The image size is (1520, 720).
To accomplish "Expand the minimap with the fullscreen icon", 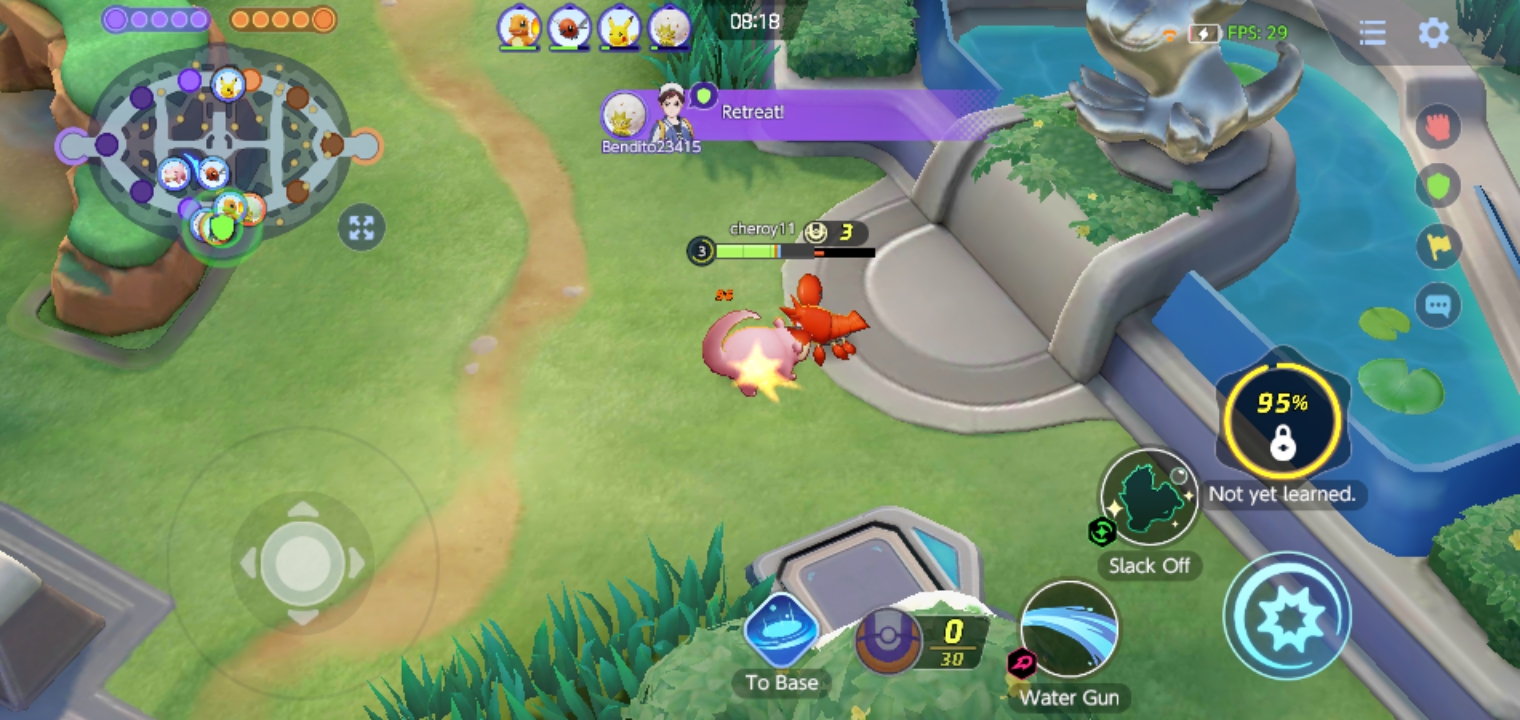I will [361, 228].
